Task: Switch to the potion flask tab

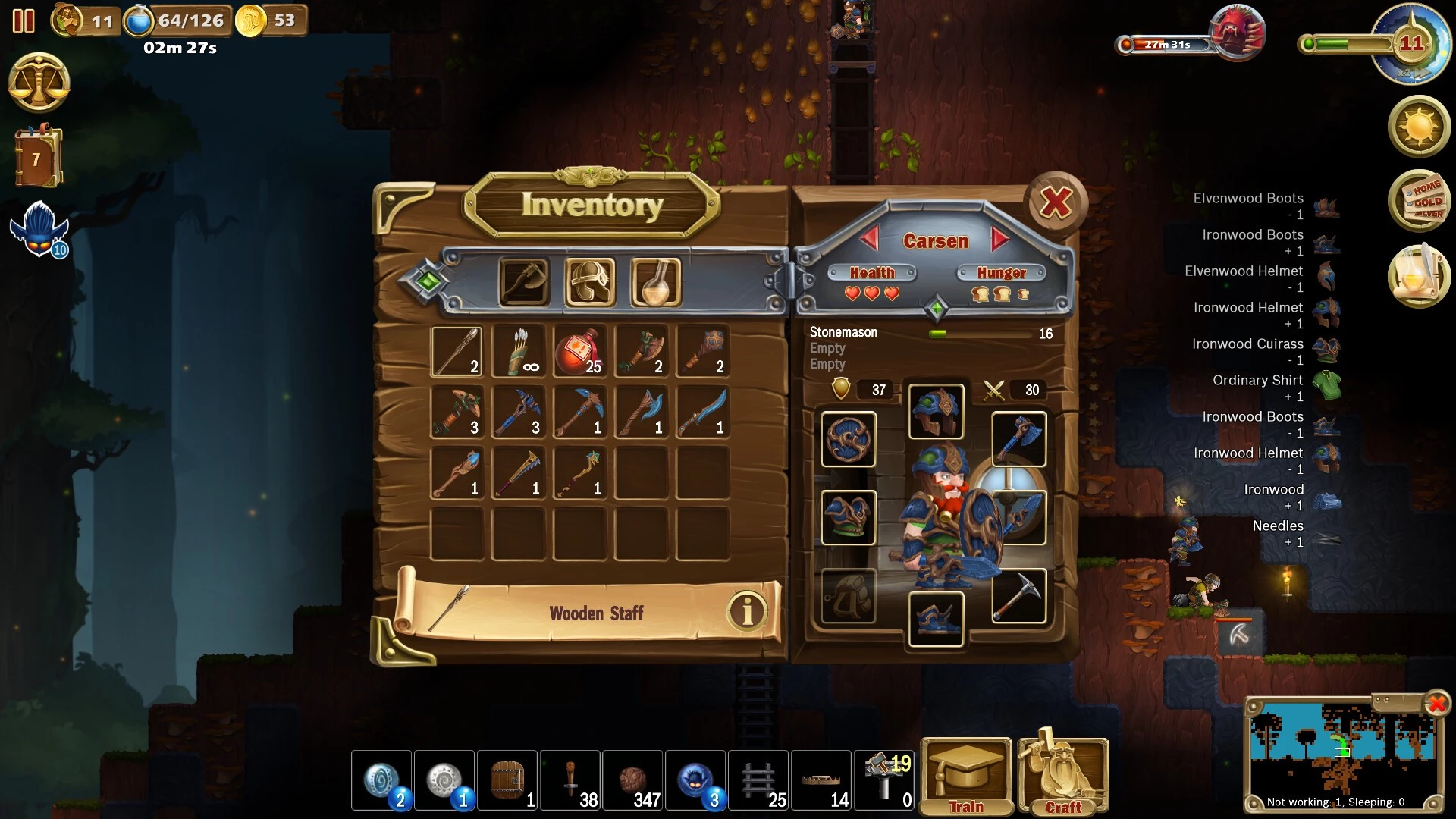Action: pyautogui.click(x=656, y=282)
